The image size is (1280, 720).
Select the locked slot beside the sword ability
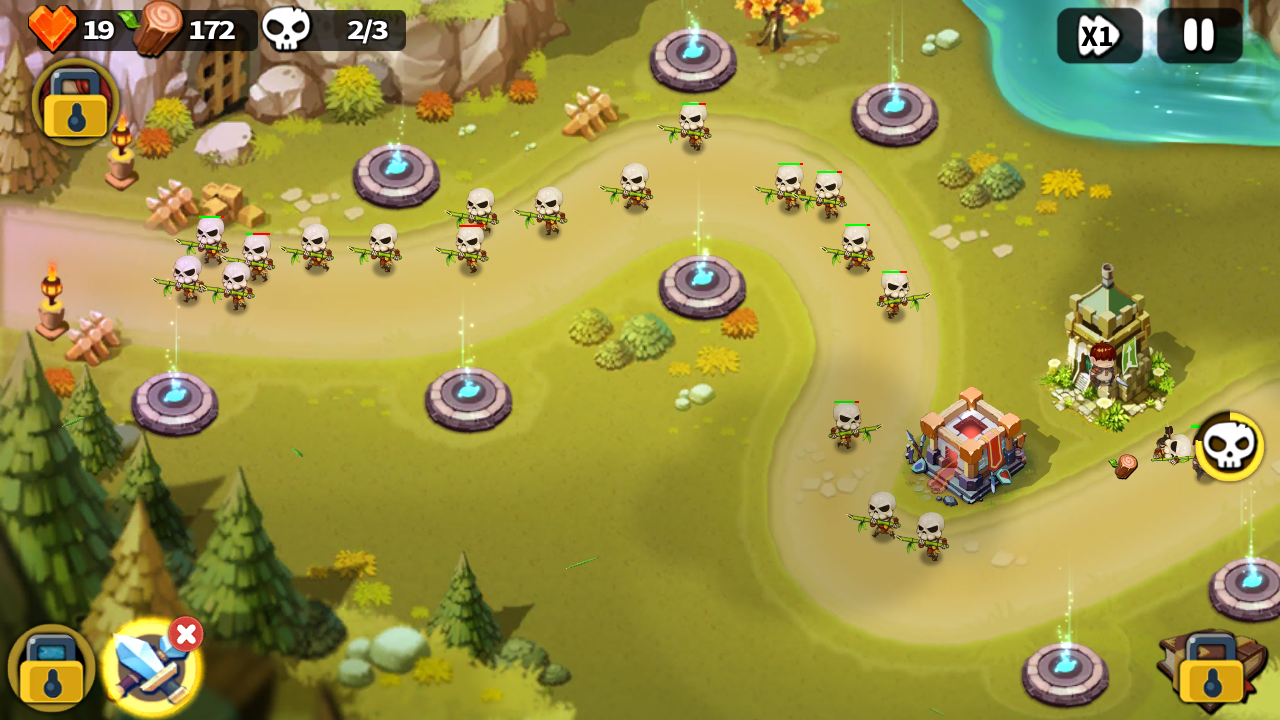51,668
